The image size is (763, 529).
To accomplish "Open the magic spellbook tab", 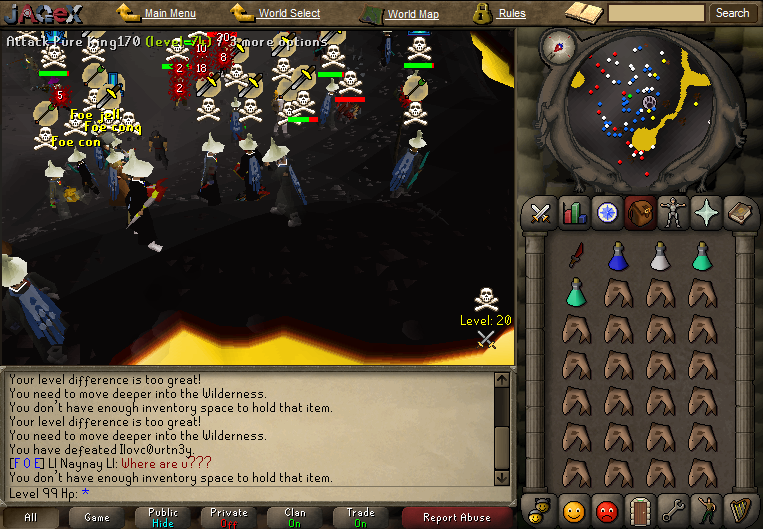I will (x=739, y=212).
